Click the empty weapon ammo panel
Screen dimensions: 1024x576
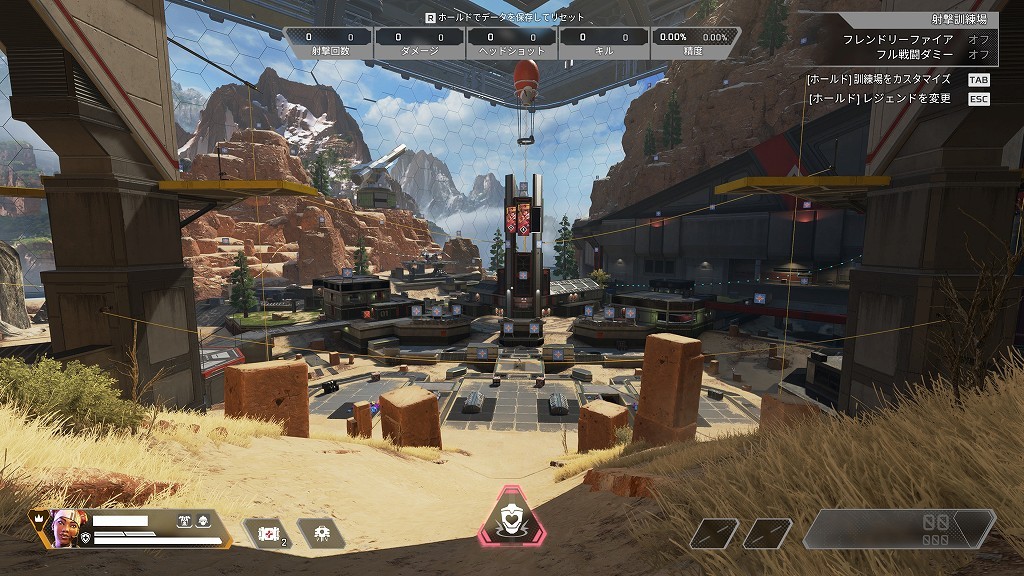tap(899, 530)
